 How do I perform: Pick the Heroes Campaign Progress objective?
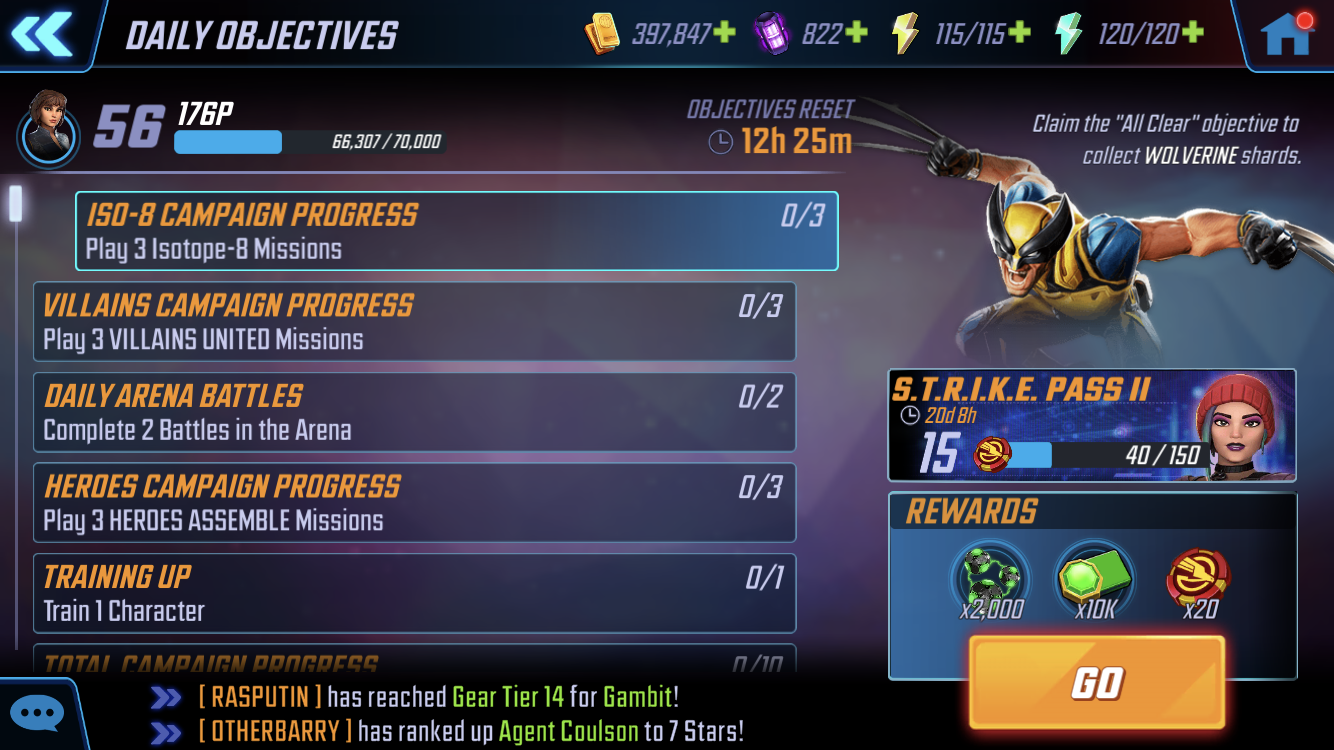click(x=414, y=502)
